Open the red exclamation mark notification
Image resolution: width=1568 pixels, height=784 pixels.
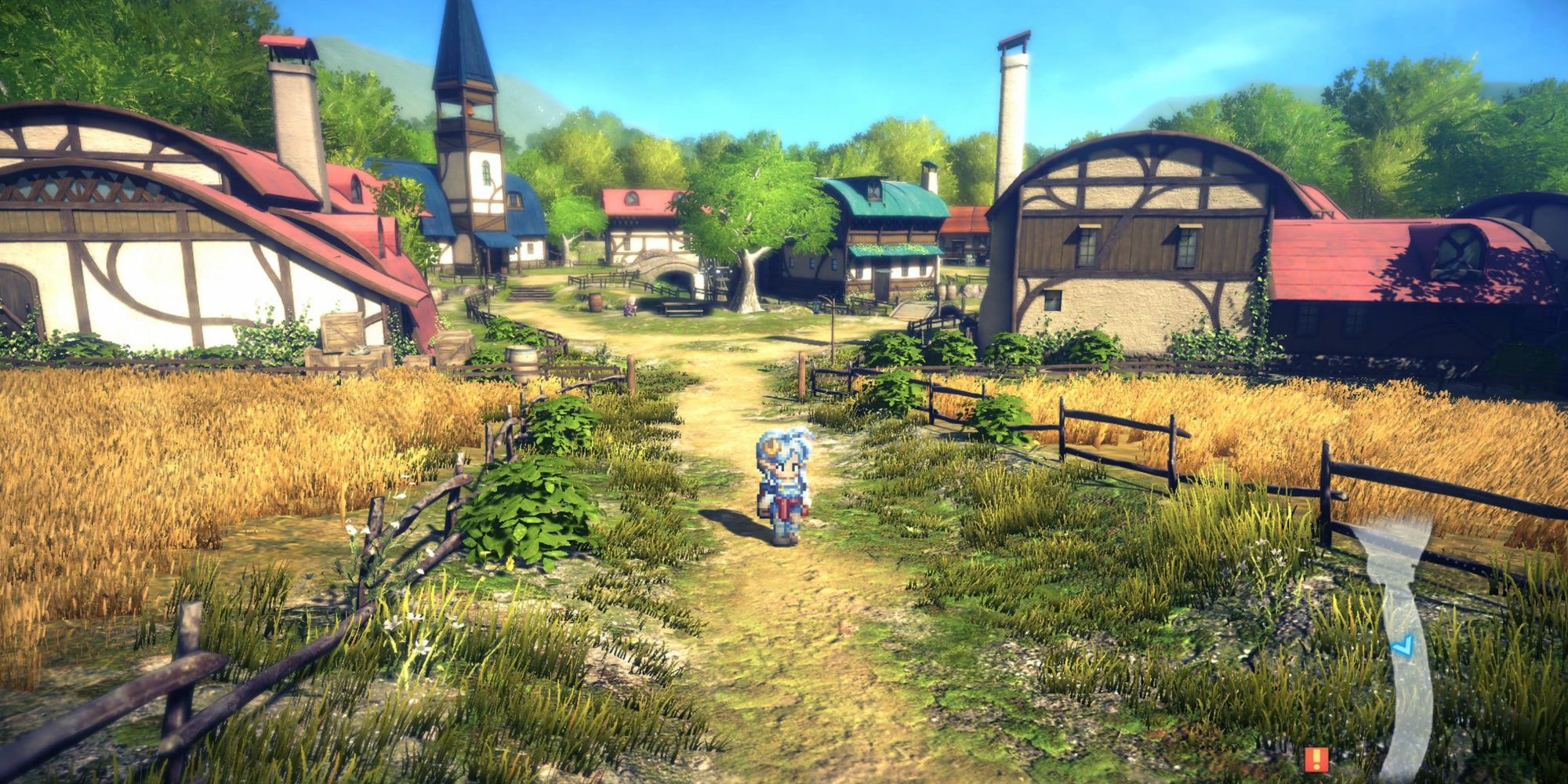click(1316, 759)
